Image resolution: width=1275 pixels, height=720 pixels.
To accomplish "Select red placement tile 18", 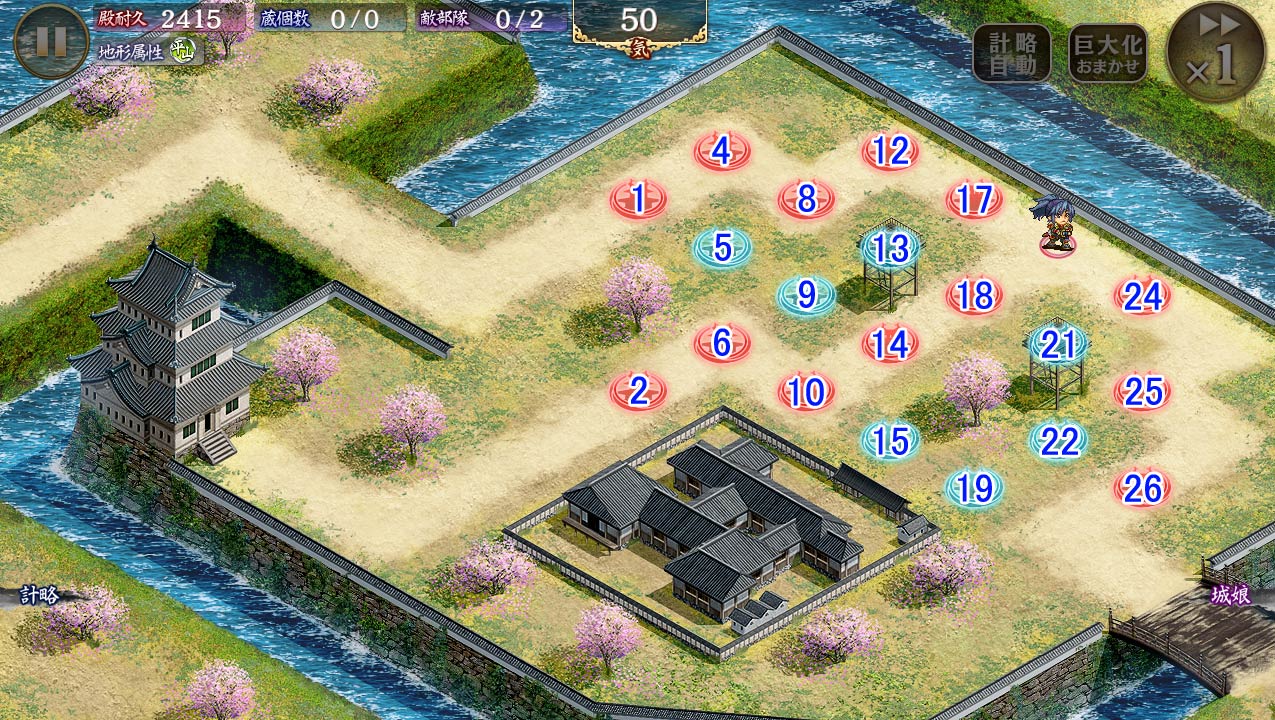I will [974, 296].
